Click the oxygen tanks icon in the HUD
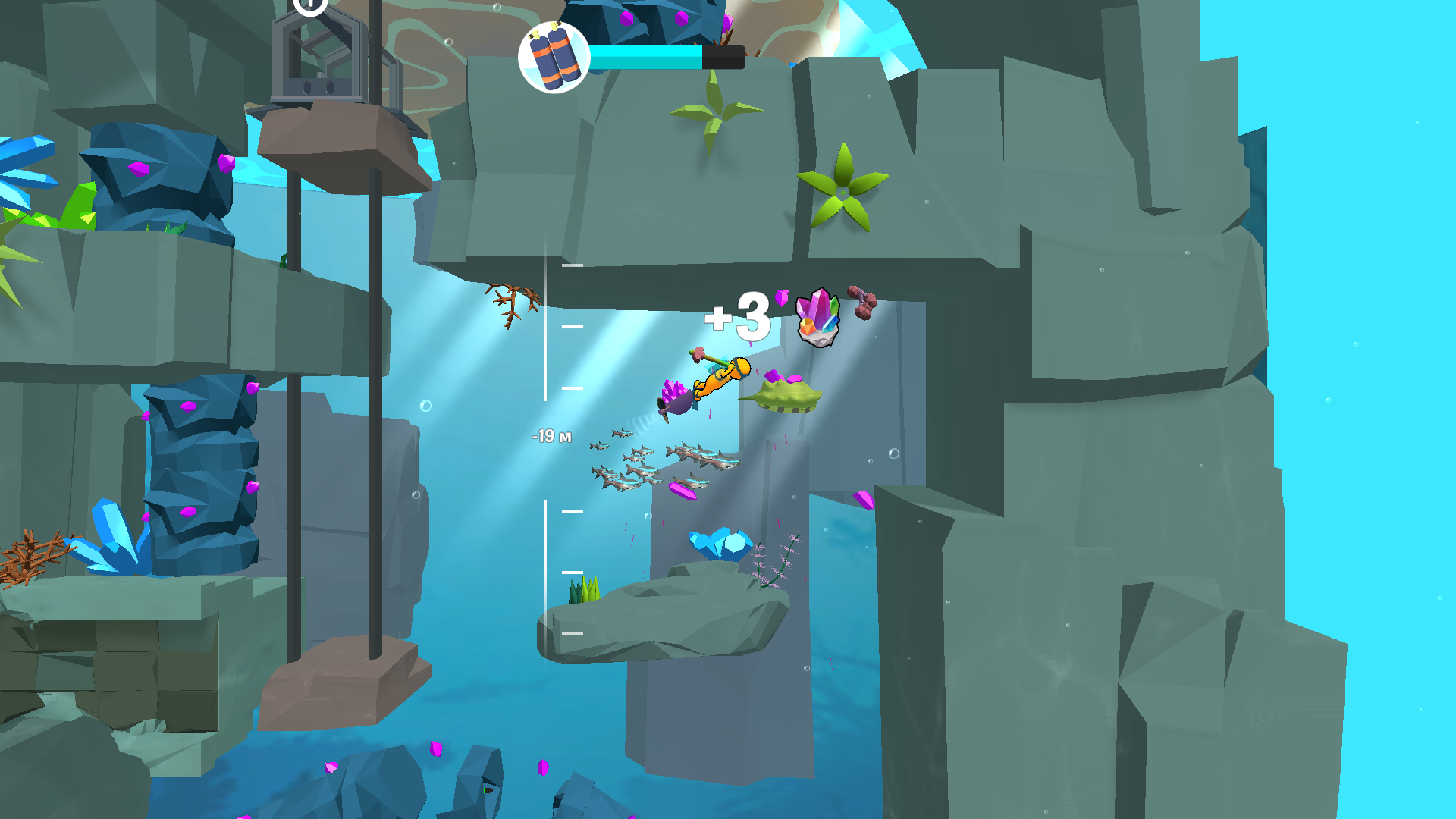Viewport: 1456px width, 819px height. tap(553, 55)
